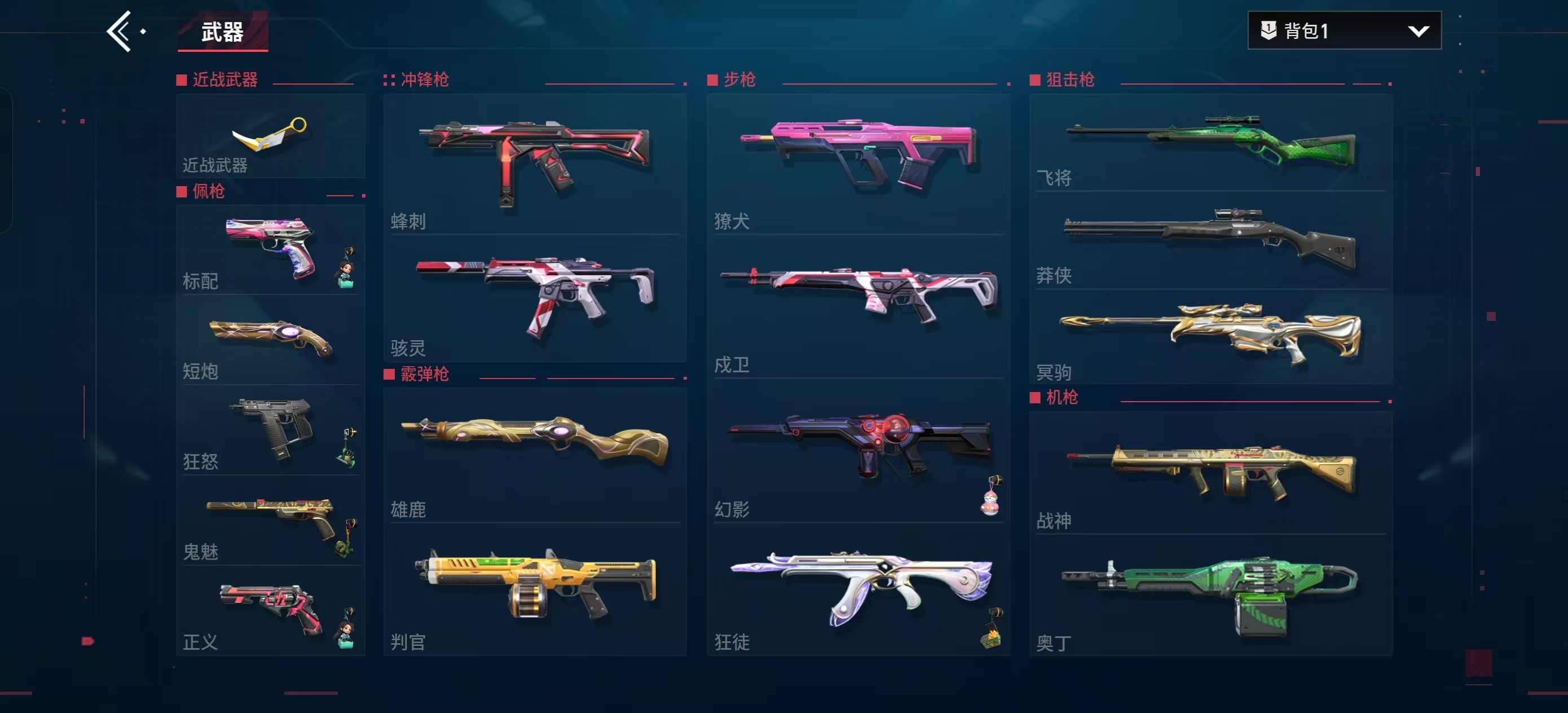Image resolution: width=1568 pixels, height=713 pixels.
Task: Select the 飞将 sniper slot
Action: (1210, 143)
